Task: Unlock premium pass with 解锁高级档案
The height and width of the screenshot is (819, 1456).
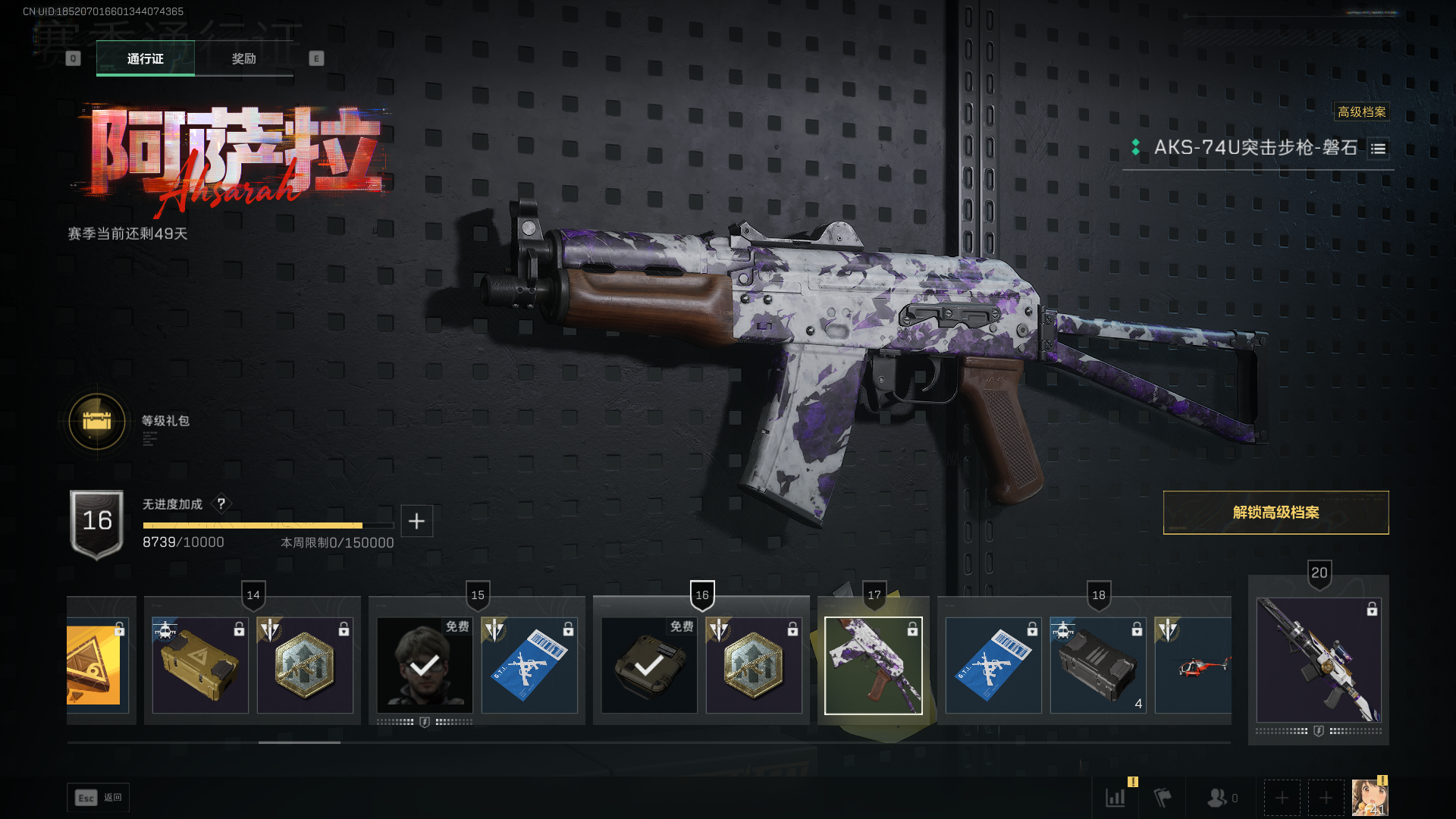Action: [x=1276, y=513]
